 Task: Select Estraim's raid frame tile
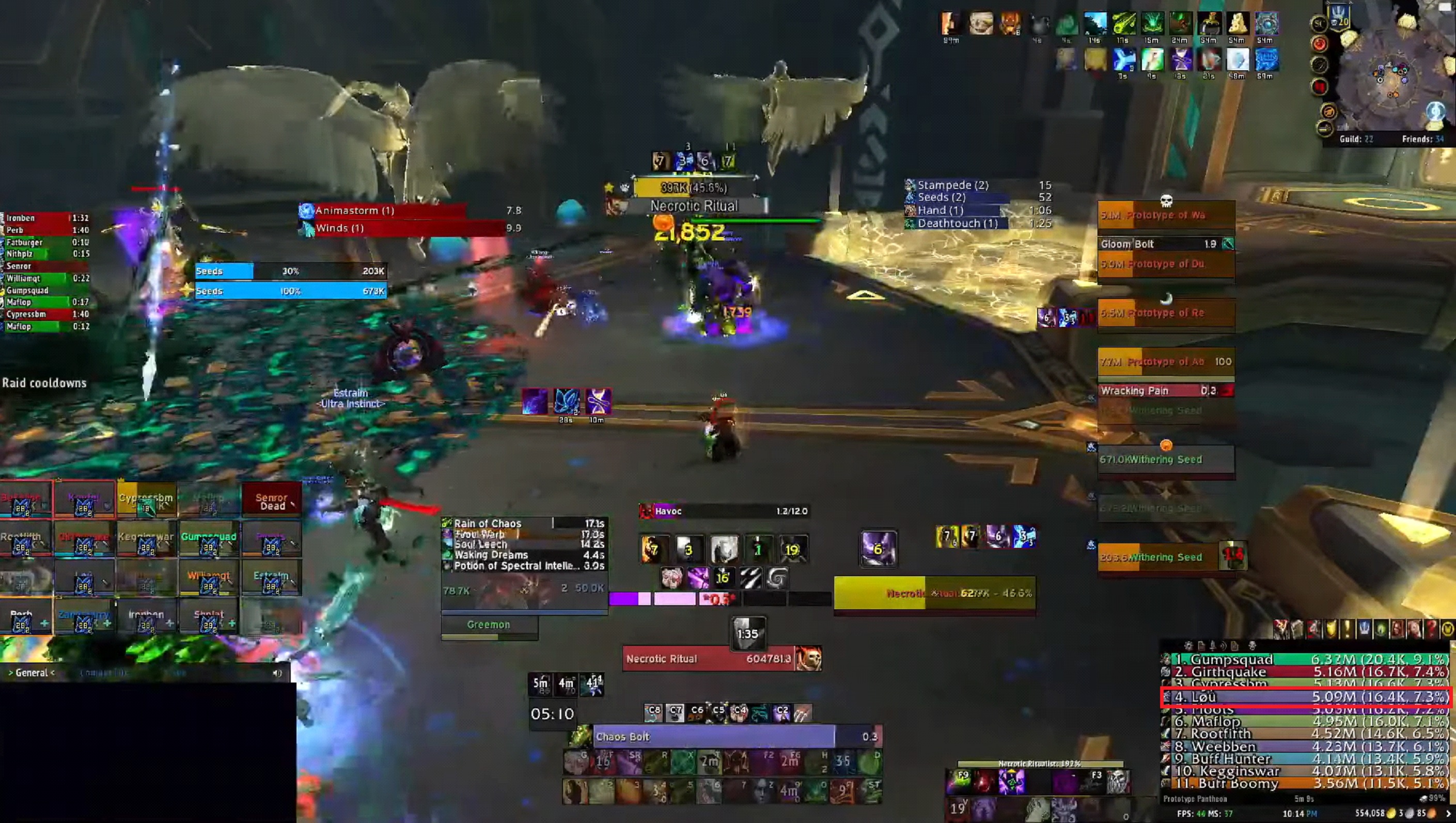coord(271,578)
